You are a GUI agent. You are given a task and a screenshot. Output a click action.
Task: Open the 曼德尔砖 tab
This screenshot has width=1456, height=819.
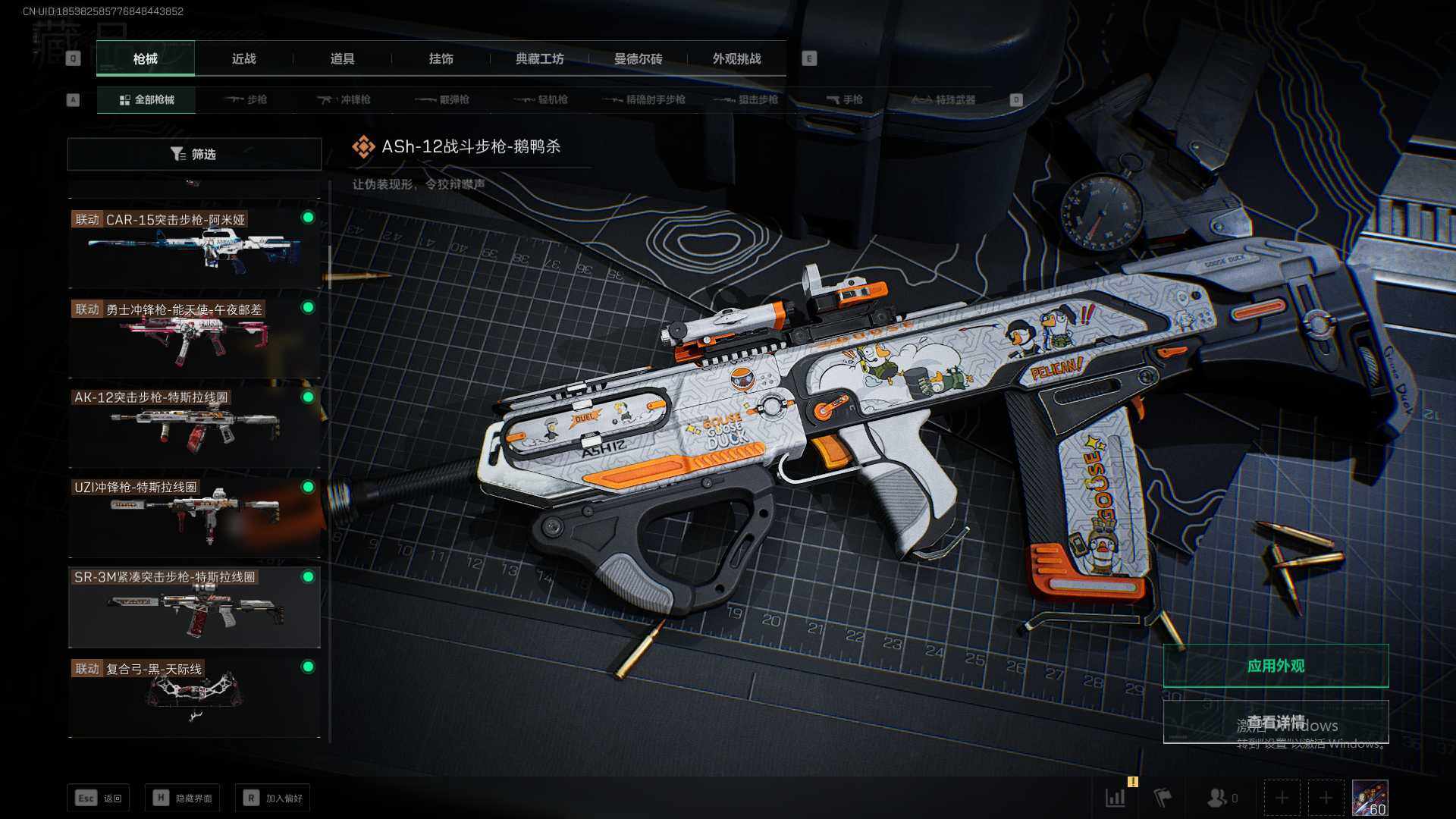[638, 58]
